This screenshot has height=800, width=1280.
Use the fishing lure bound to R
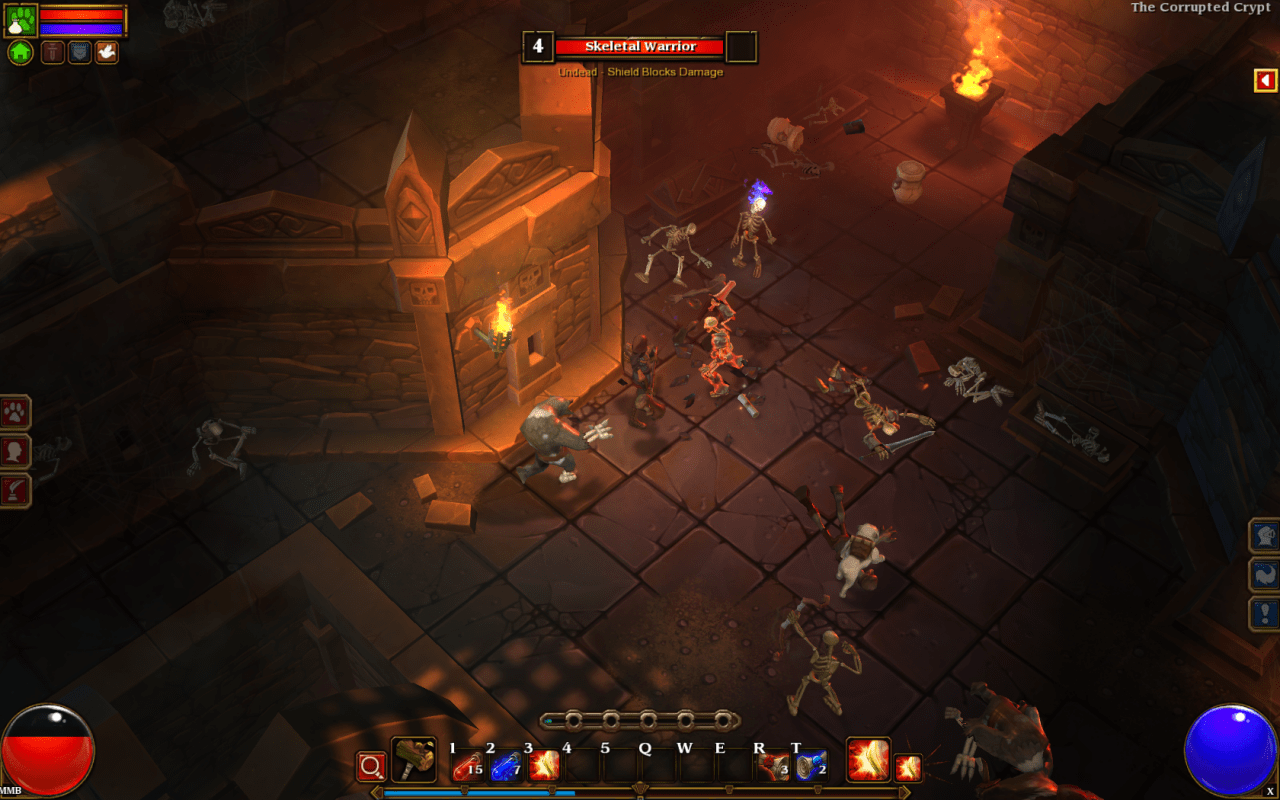[x=772, y=765]
